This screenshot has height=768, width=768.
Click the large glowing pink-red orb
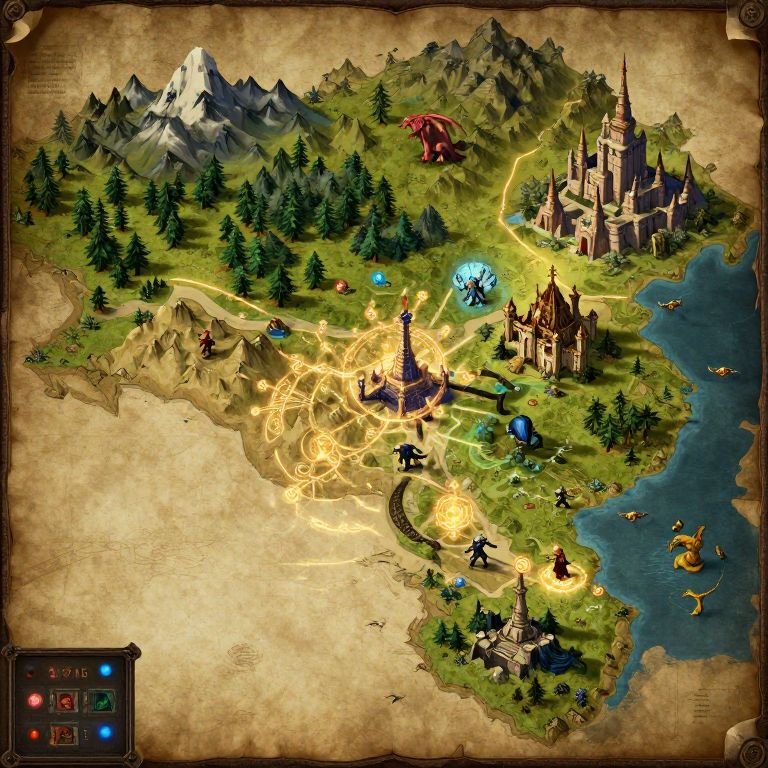click(x=33, y=701)
